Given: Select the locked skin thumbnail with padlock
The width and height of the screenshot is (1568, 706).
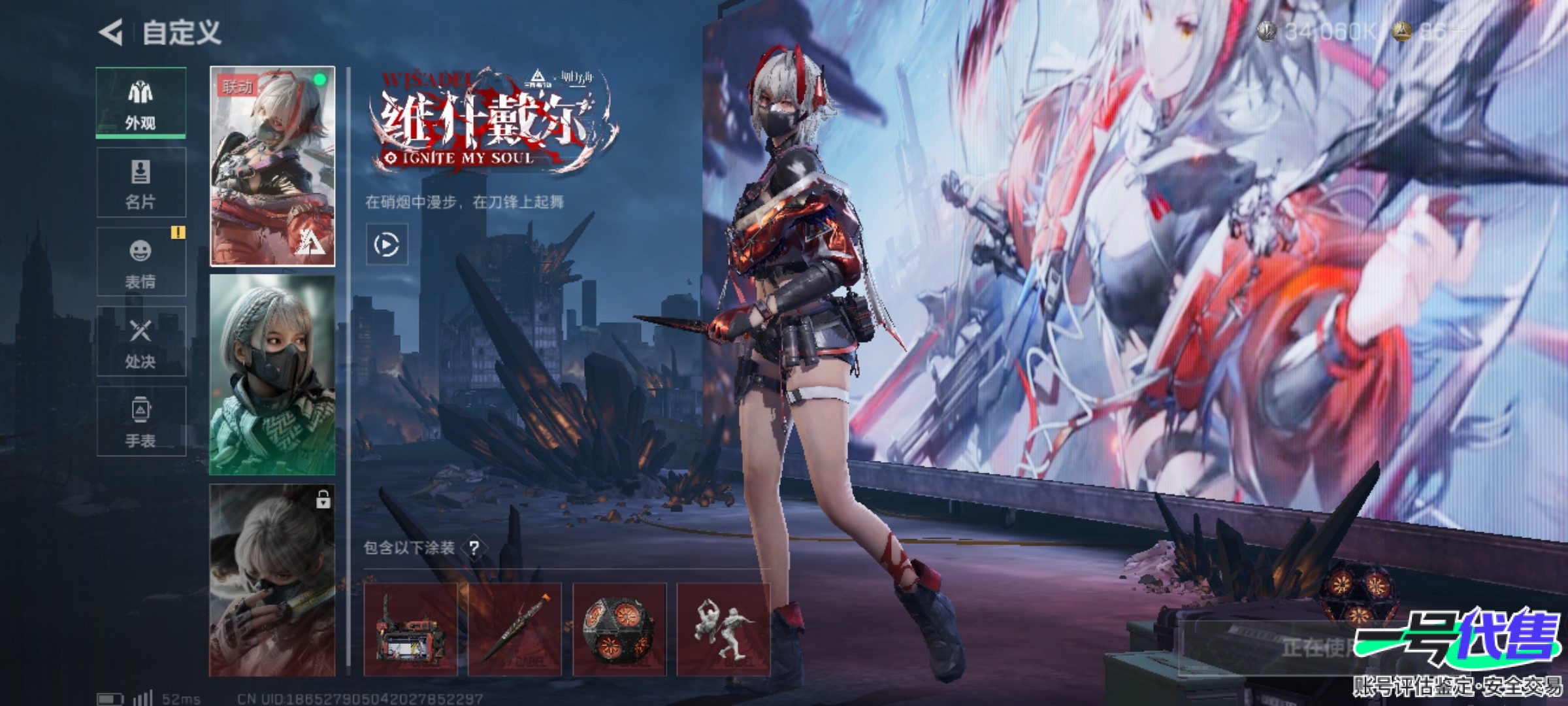Looking at the screenshot, I should 272,580.
